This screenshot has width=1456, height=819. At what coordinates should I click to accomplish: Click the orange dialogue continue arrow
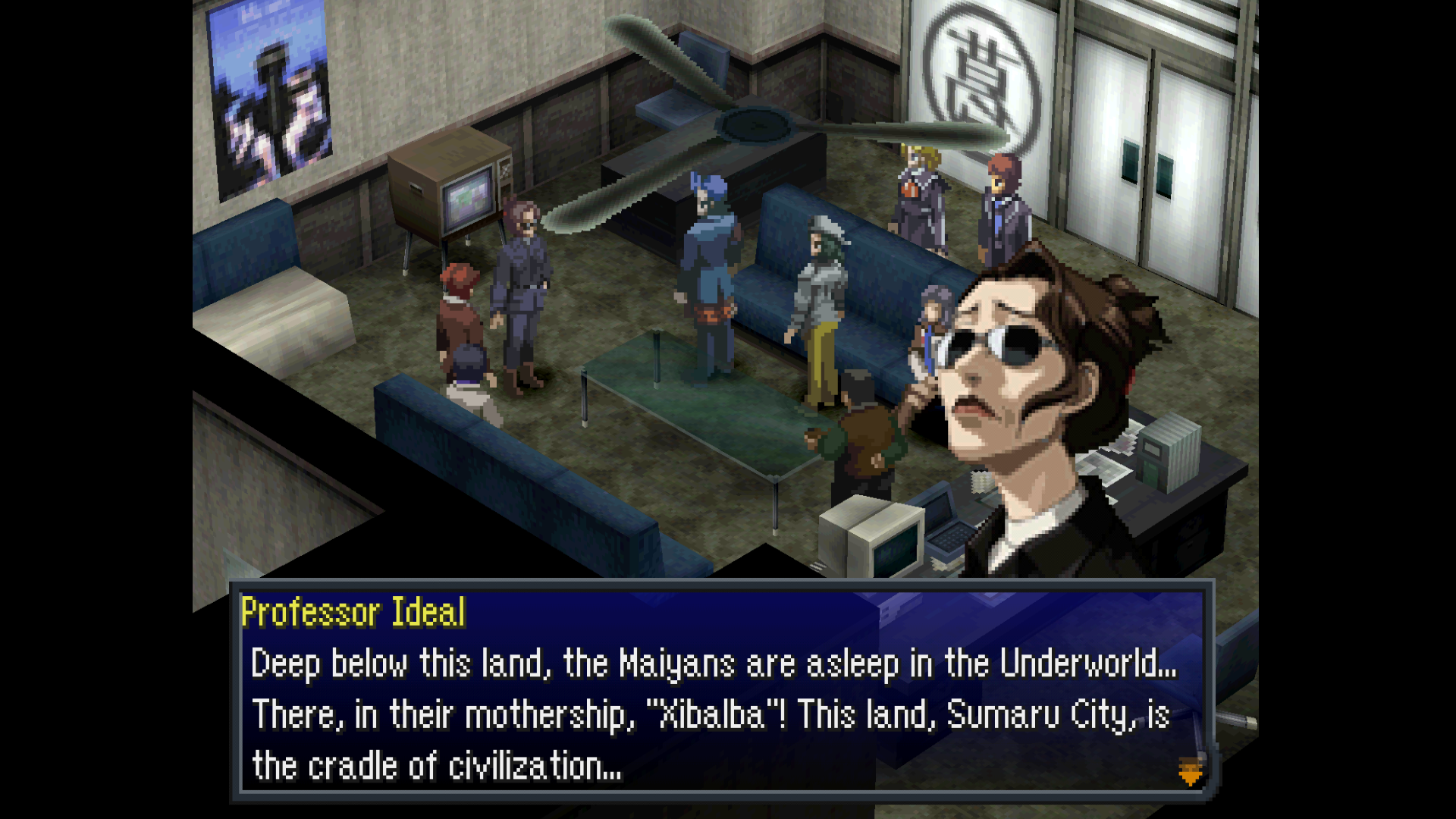(x=1190, y=771)
